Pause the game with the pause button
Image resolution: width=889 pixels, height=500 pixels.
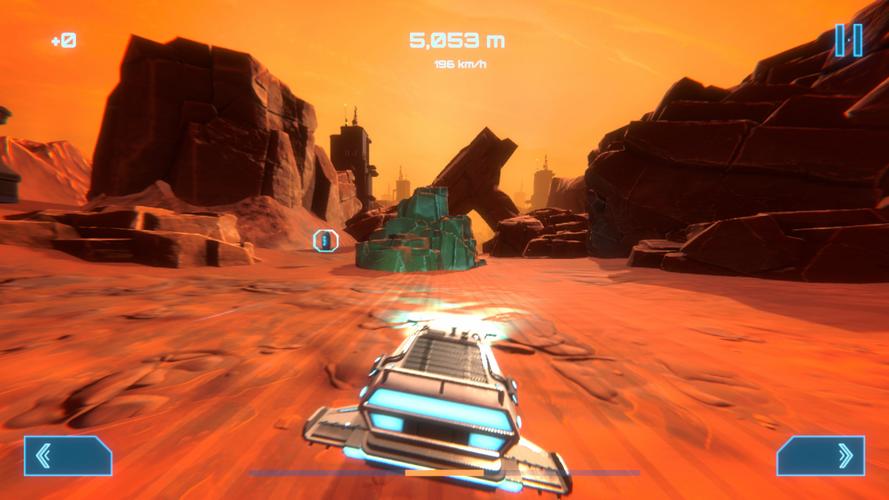pos(849,40)
